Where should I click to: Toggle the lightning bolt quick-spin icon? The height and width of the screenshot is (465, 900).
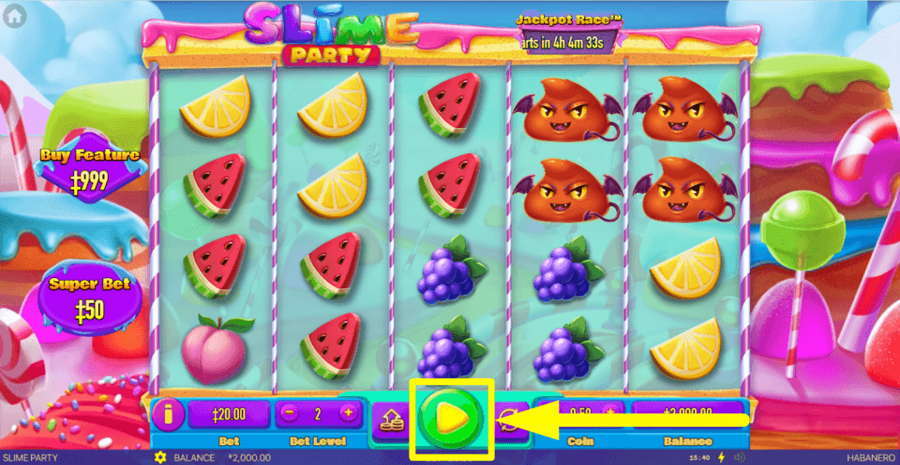coord(722,457)
